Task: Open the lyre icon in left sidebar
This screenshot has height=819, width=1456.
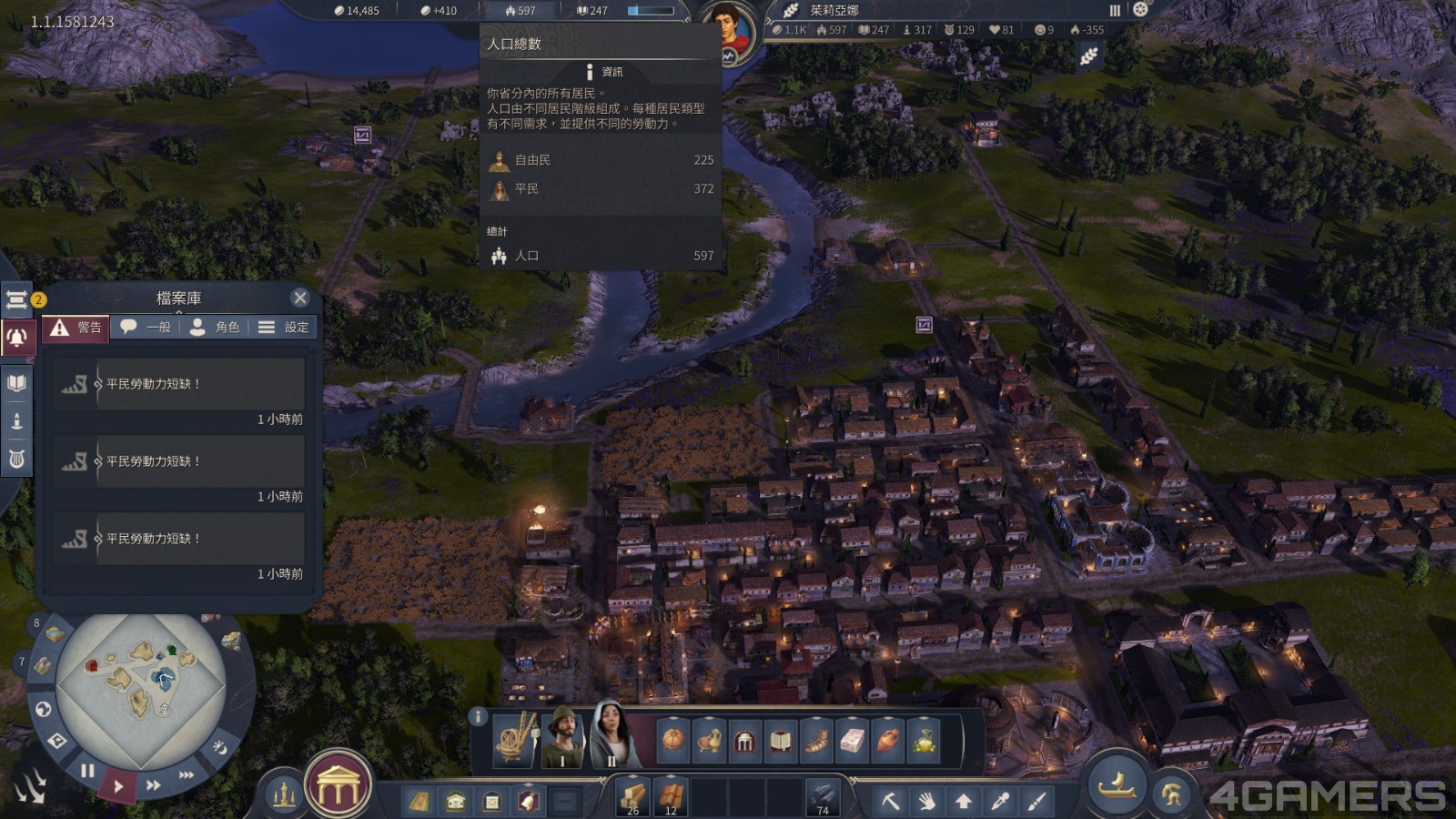Action: point(16,459)
